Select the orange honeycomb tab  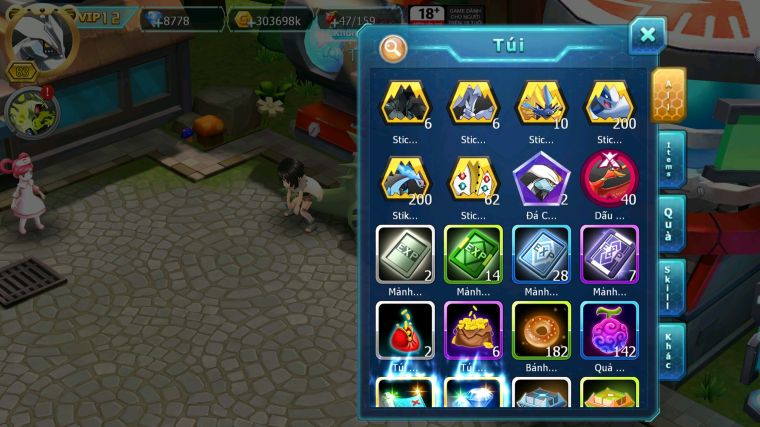point(668,95)
